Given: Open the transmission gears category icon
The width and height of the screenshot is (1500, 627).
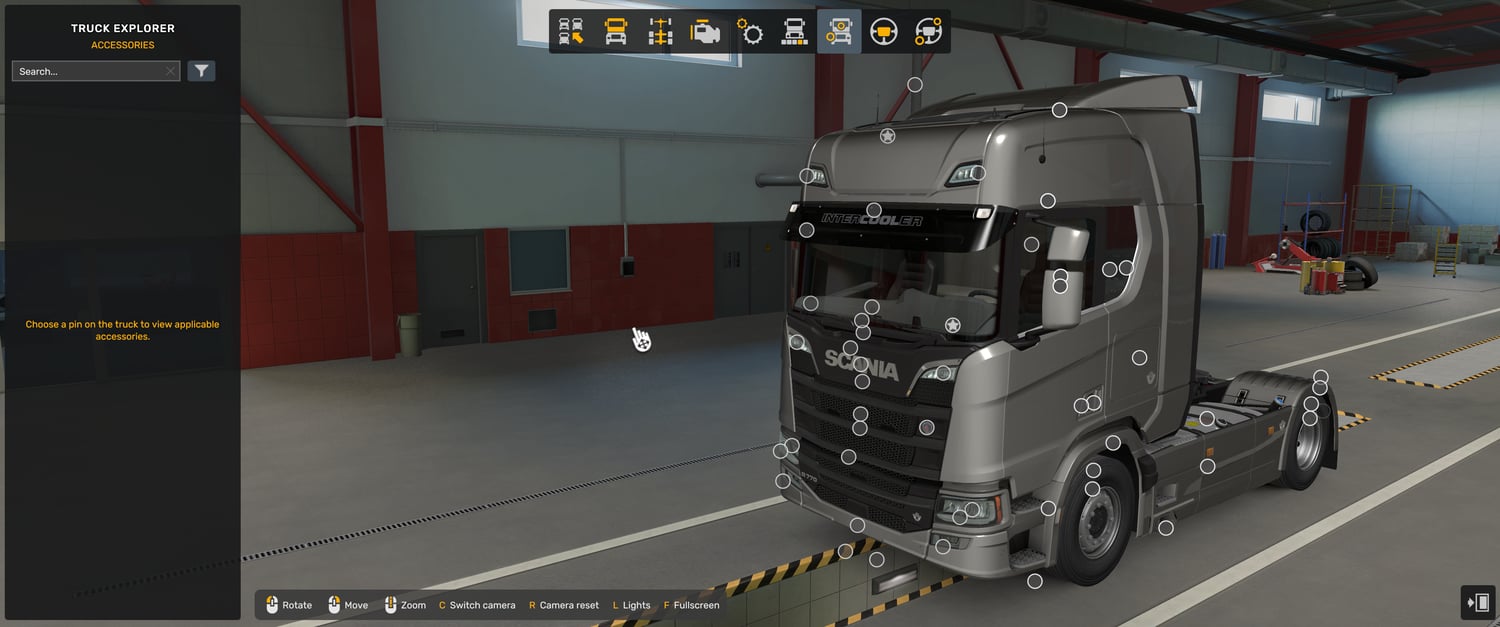Looking at the screenshot, I should 750,32.
